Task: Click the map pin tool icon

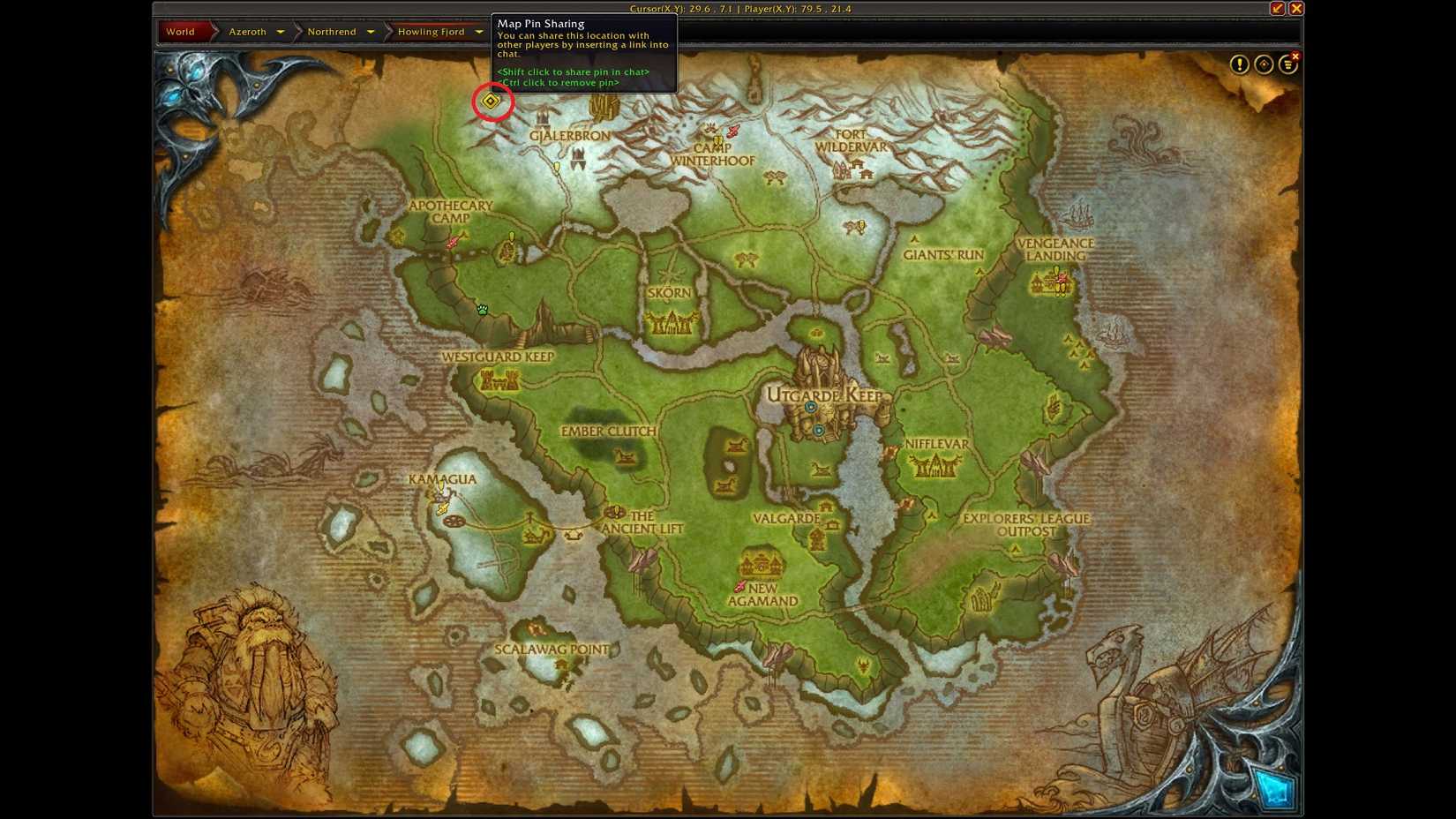Action: (1264, 64)
